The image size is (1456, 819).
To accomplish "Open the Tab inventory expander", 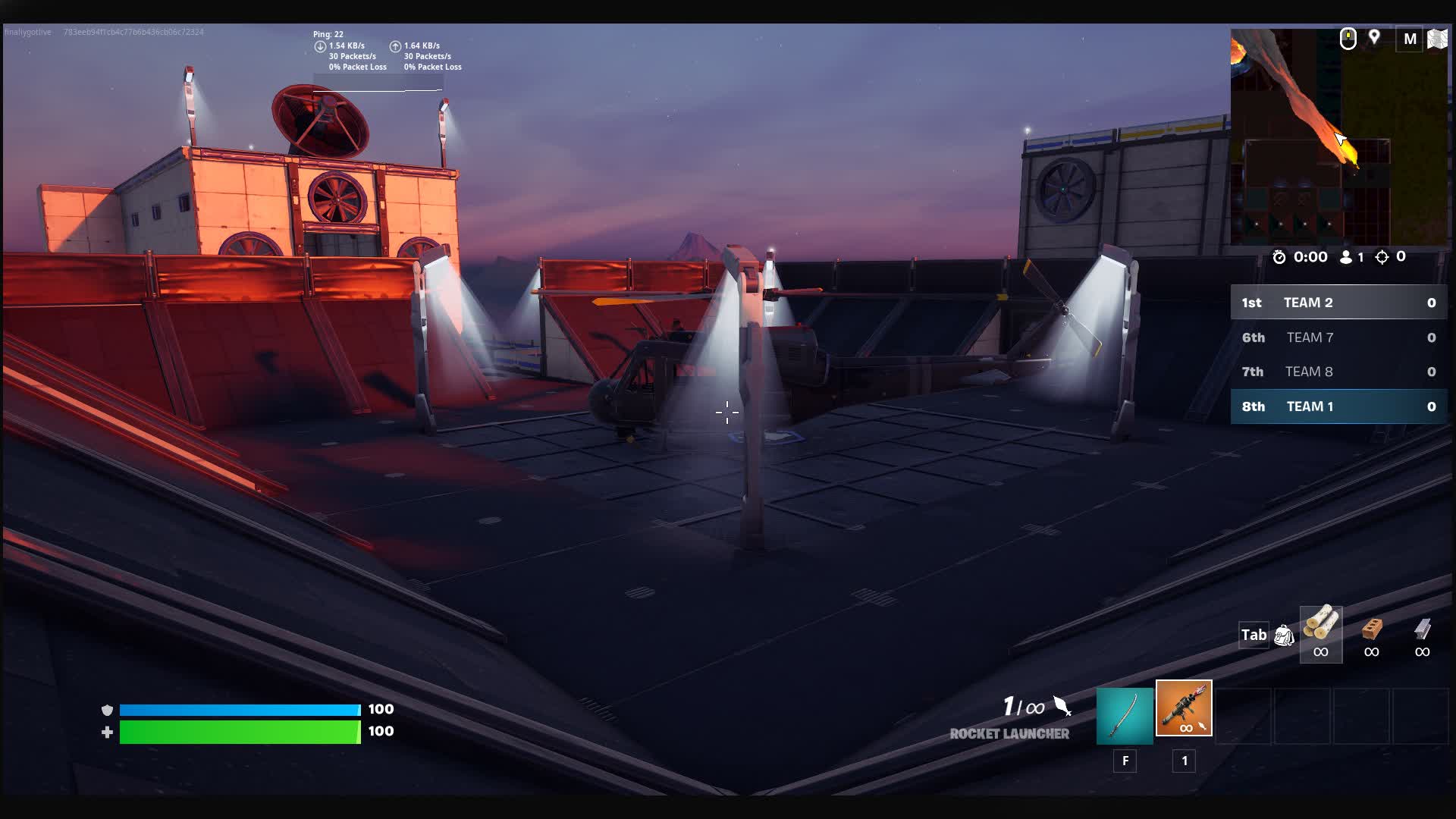I will [1253, 635].
